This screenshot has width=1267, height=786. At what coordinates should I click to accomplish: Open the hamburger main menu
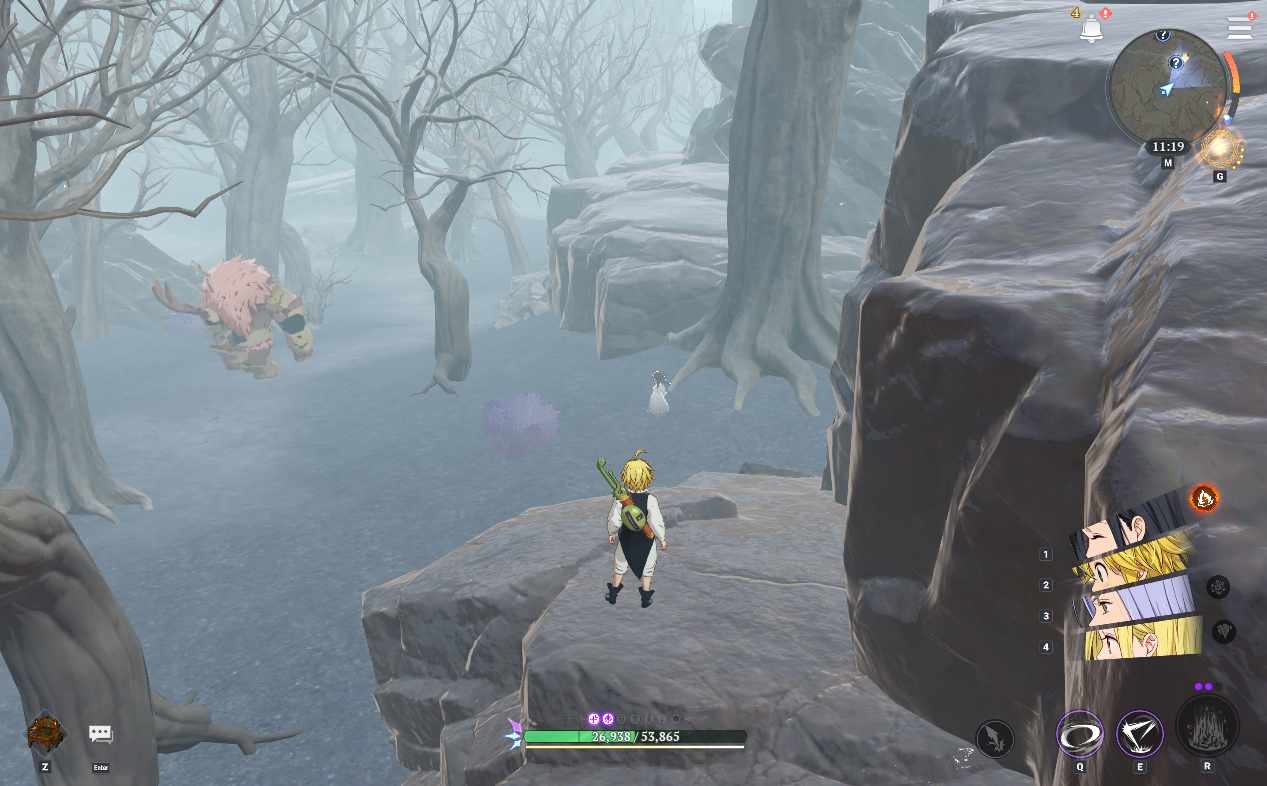(1239, 28)
